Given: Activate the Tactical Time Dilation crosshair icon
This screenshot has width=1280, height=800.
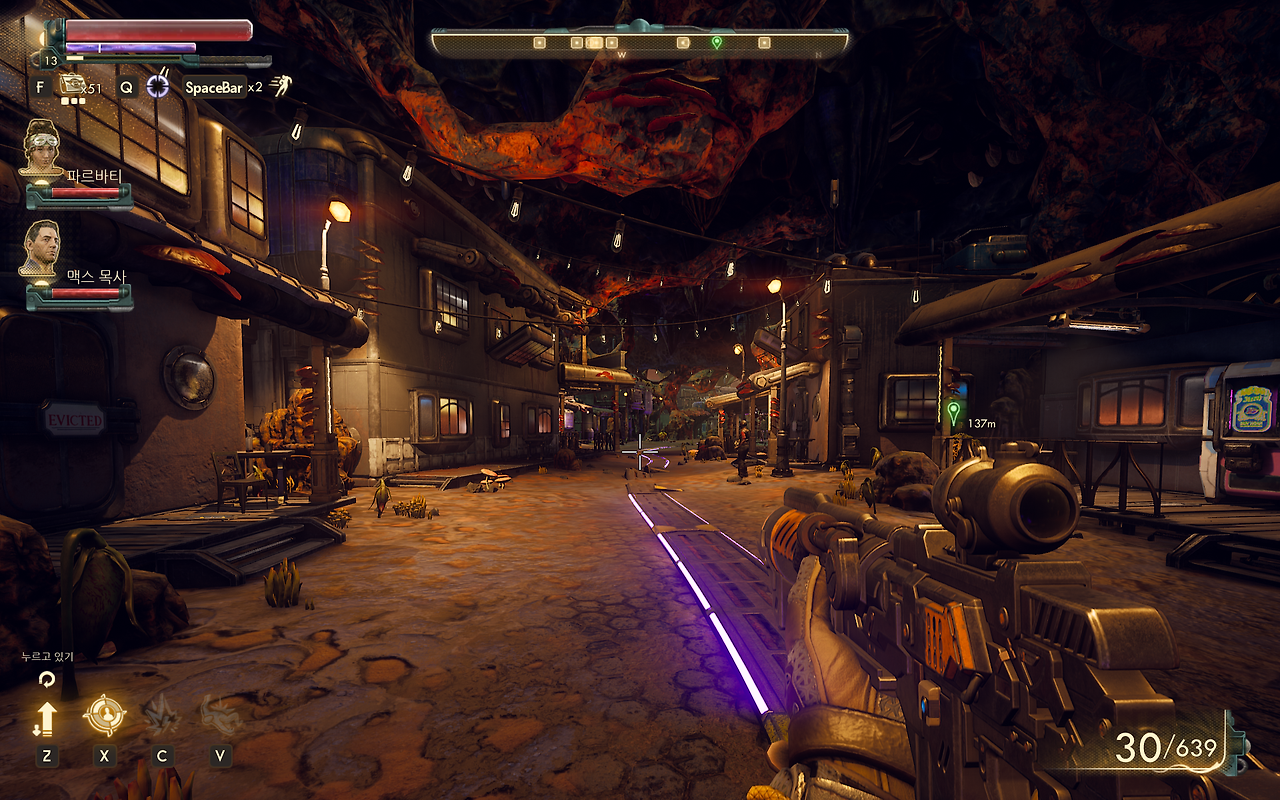Looking at the screenshot, I should [x=158, y=87].
